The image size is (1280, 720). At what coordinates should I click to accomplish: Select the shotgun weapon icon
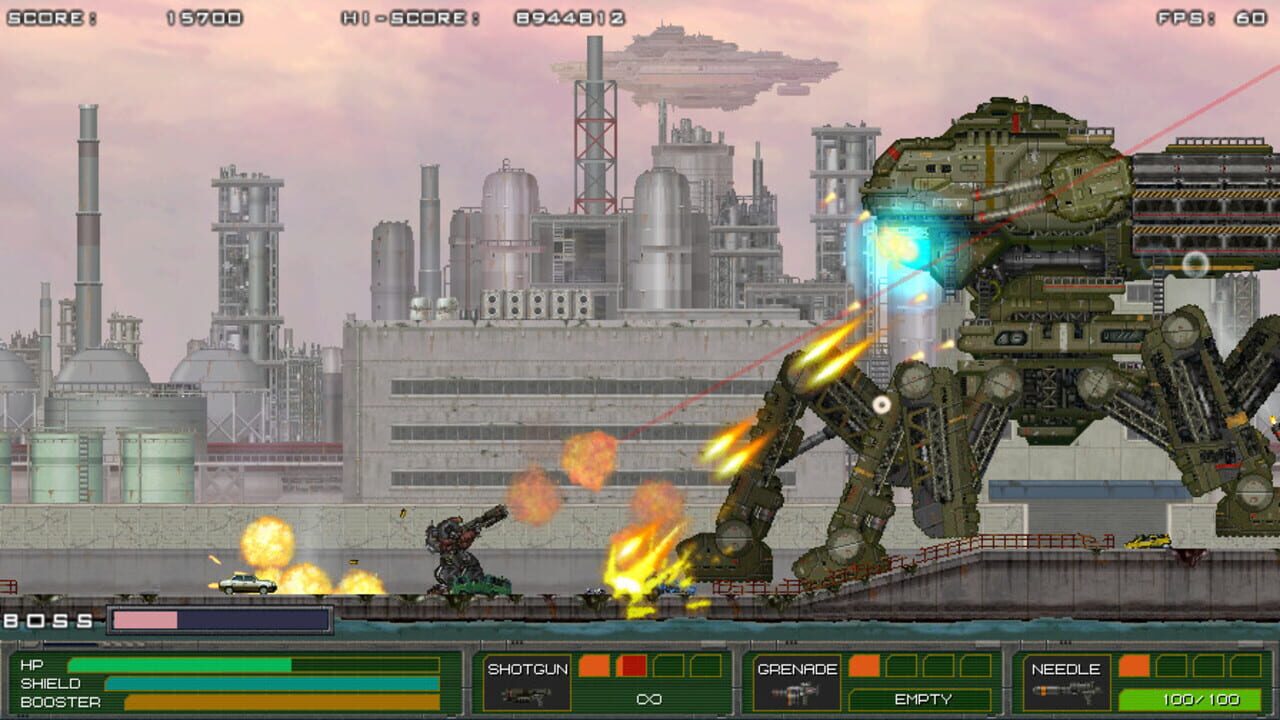pyautogui.click(x=525, y=697)
